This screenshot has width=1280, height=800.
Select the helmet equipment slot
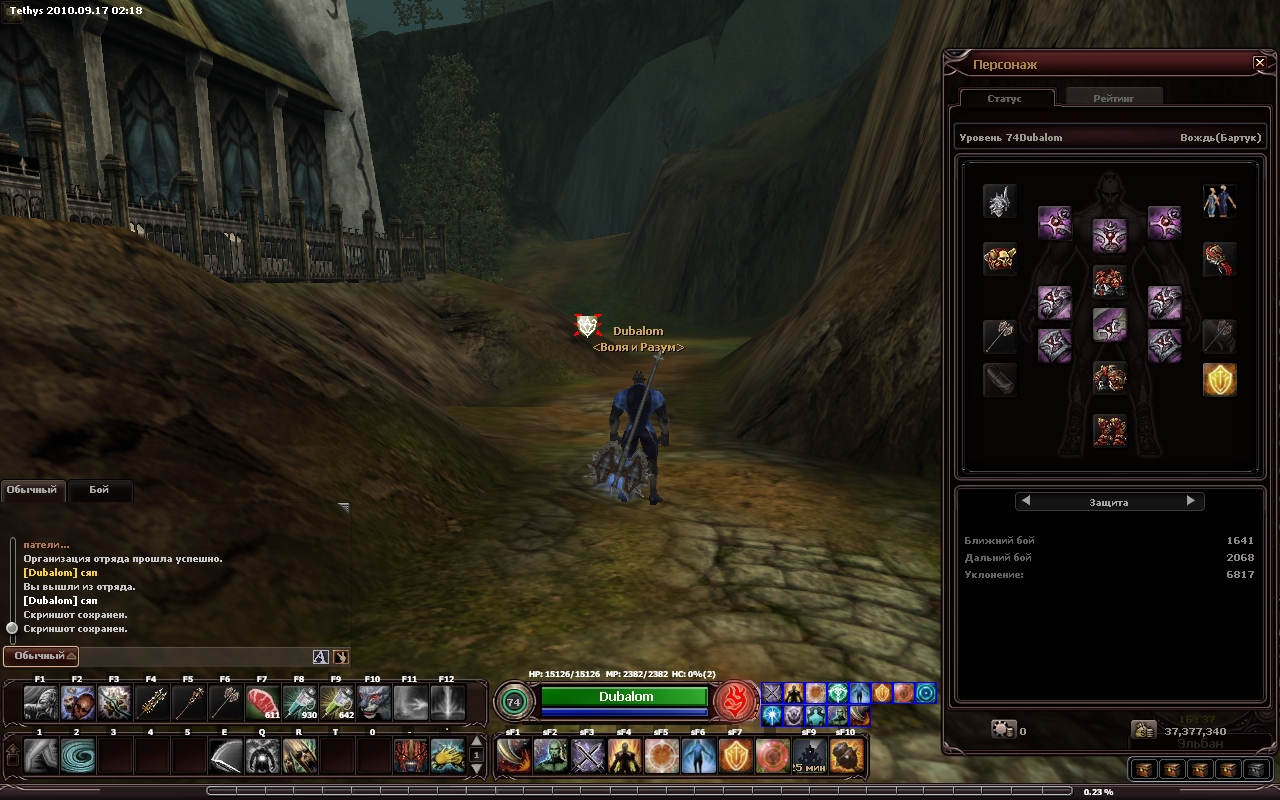click(999, 201)
